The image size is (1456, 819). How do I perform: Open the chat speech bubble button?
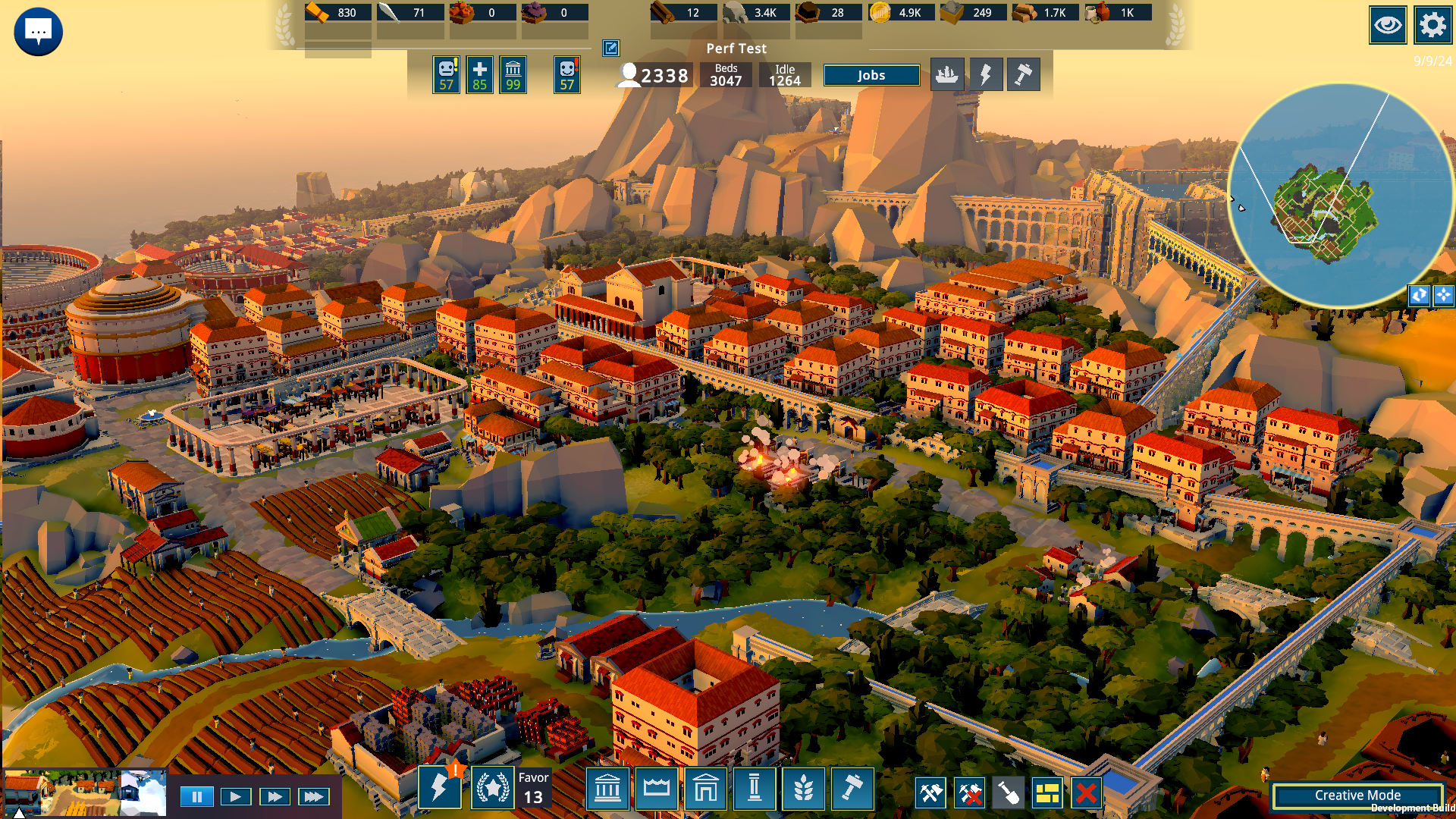pyautogui.click(x=38, y=31)
